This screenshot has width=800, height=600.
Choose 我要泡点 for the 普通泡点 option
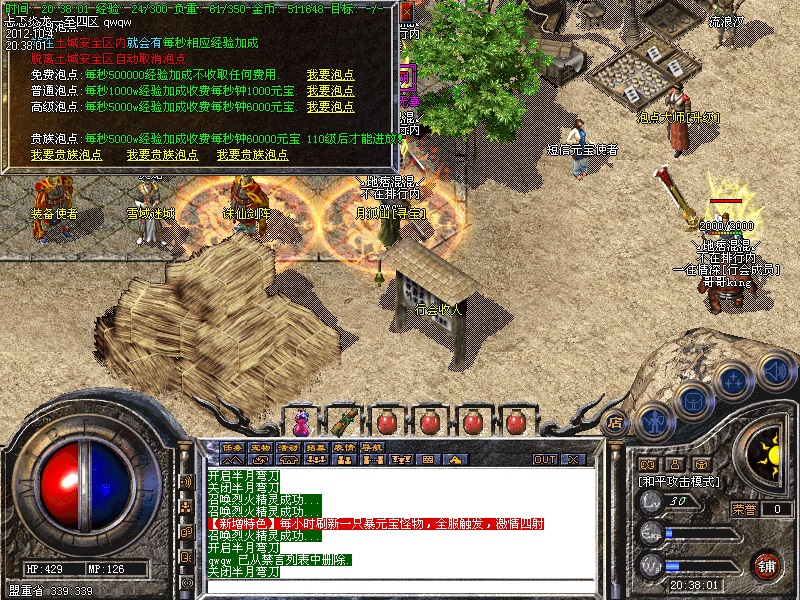[330, 91]
